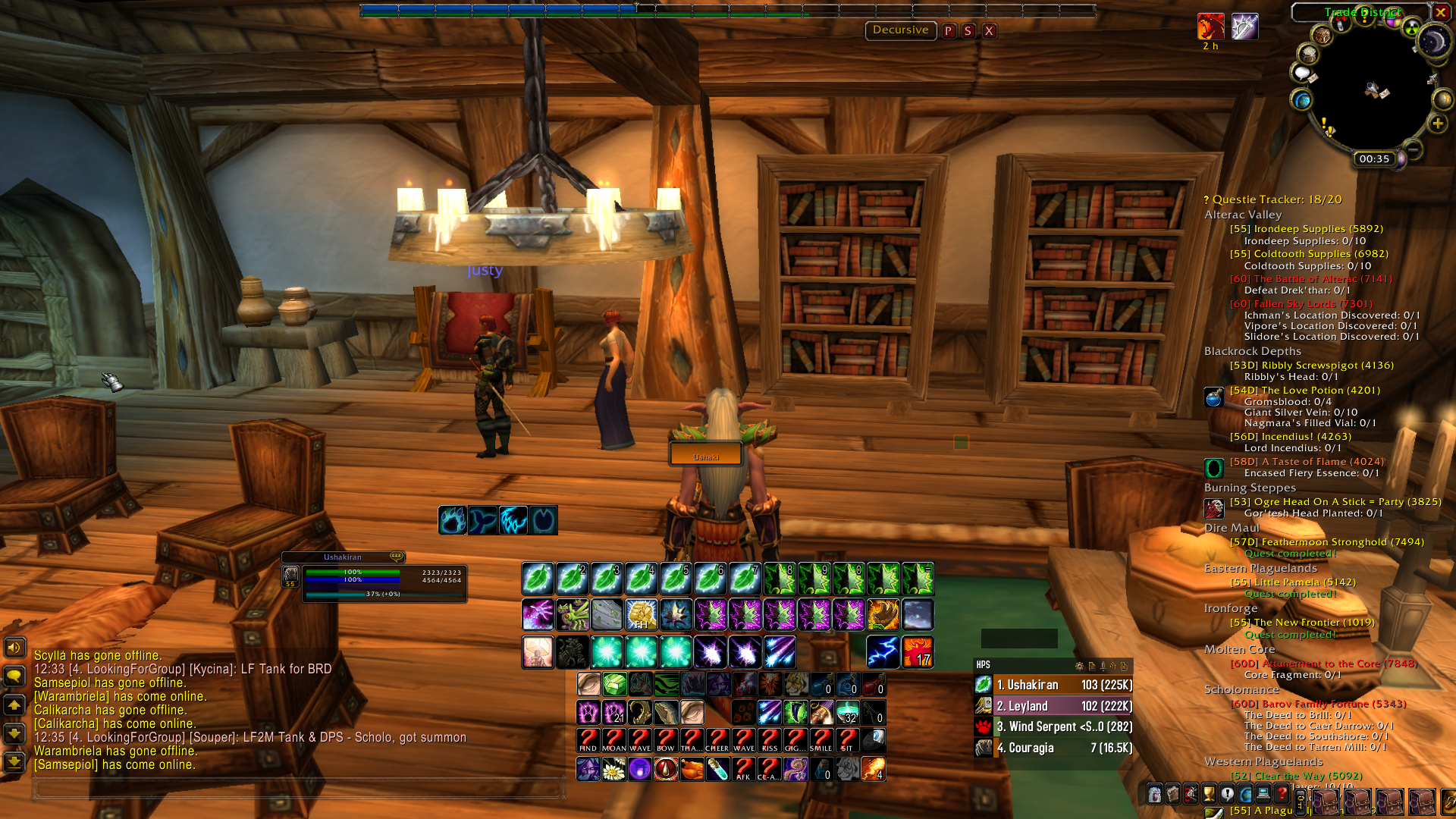
Task: Open the red question mark help button
Action: point(1282,794)
